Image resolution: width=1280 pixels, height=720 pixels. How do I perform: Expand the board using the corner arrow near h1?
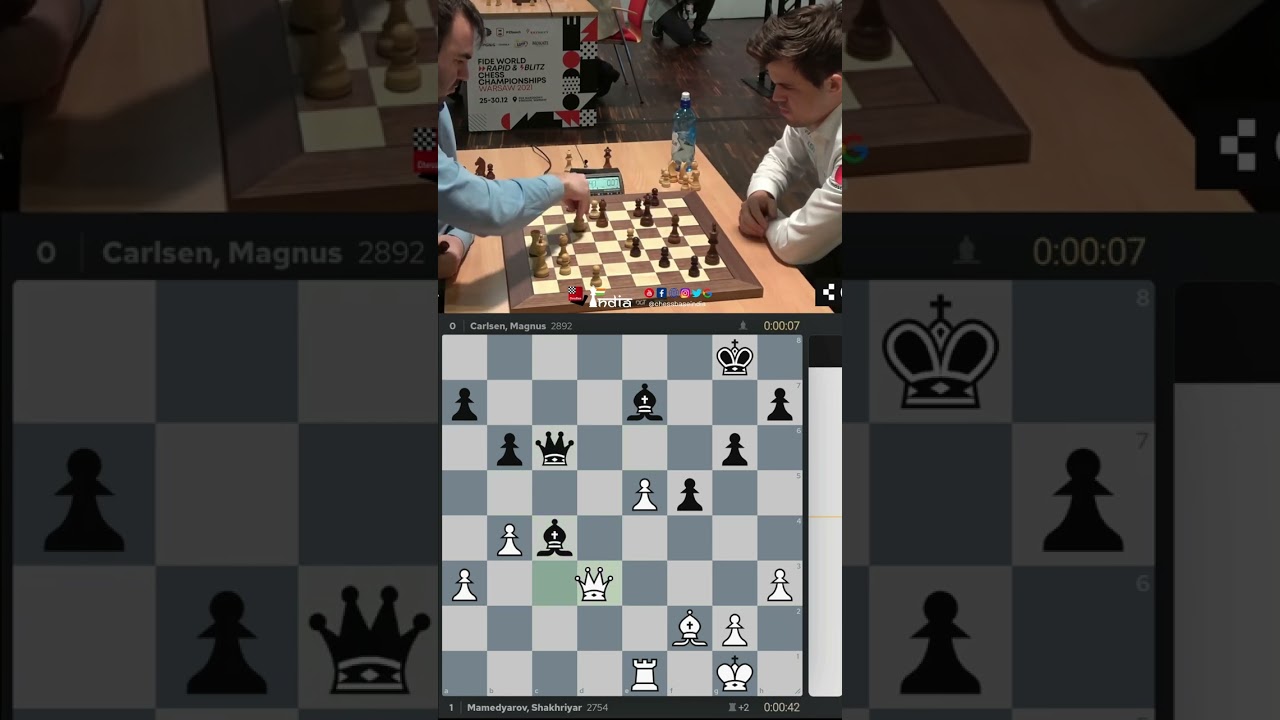(797, 692)
